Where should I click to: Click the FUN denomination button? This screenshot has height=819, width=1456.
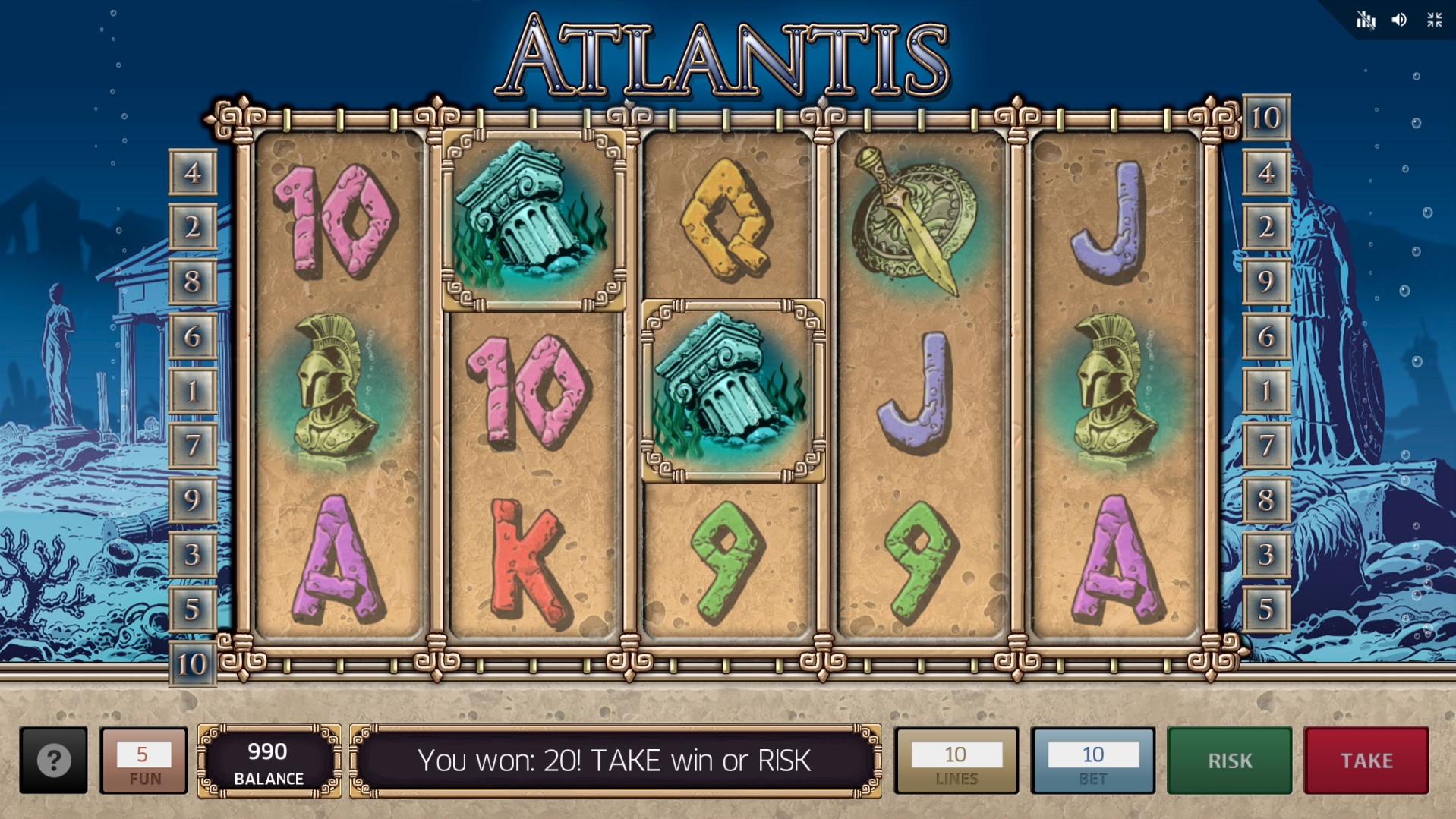[x=143, y=761]
